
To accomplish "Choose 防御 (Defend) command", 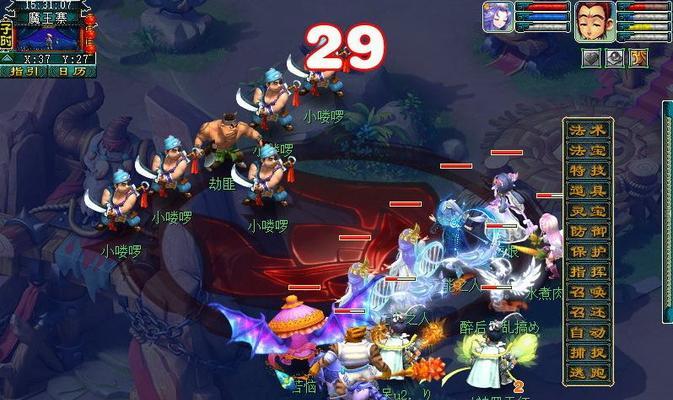I will click(x=587, y=231).
